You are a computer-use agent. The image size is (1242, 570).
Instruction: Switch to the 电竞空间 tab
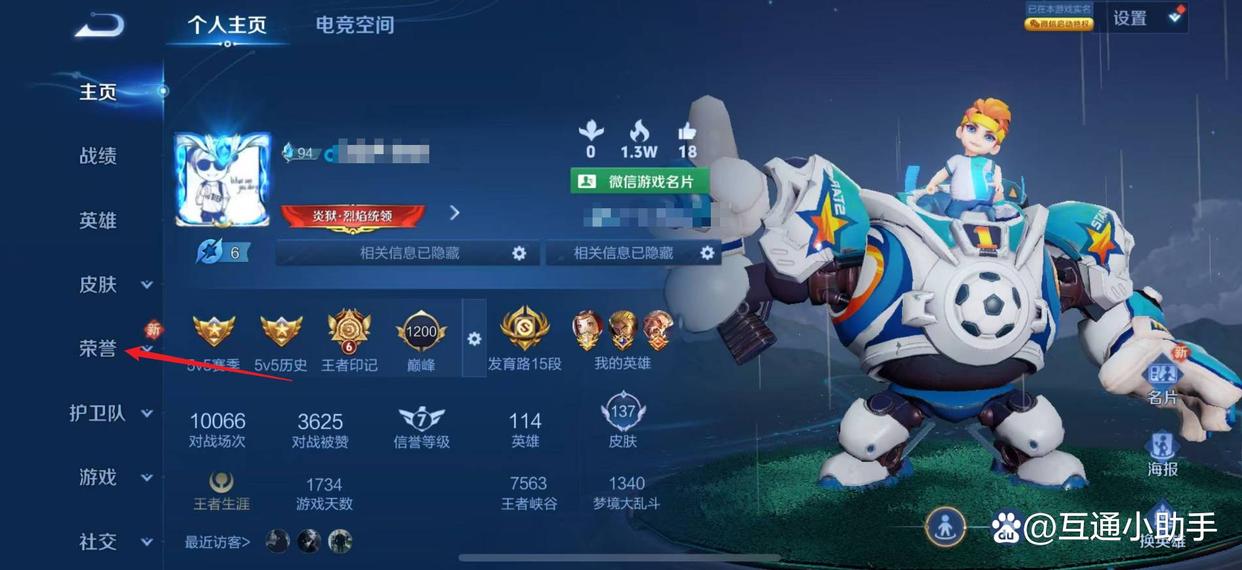355,25
